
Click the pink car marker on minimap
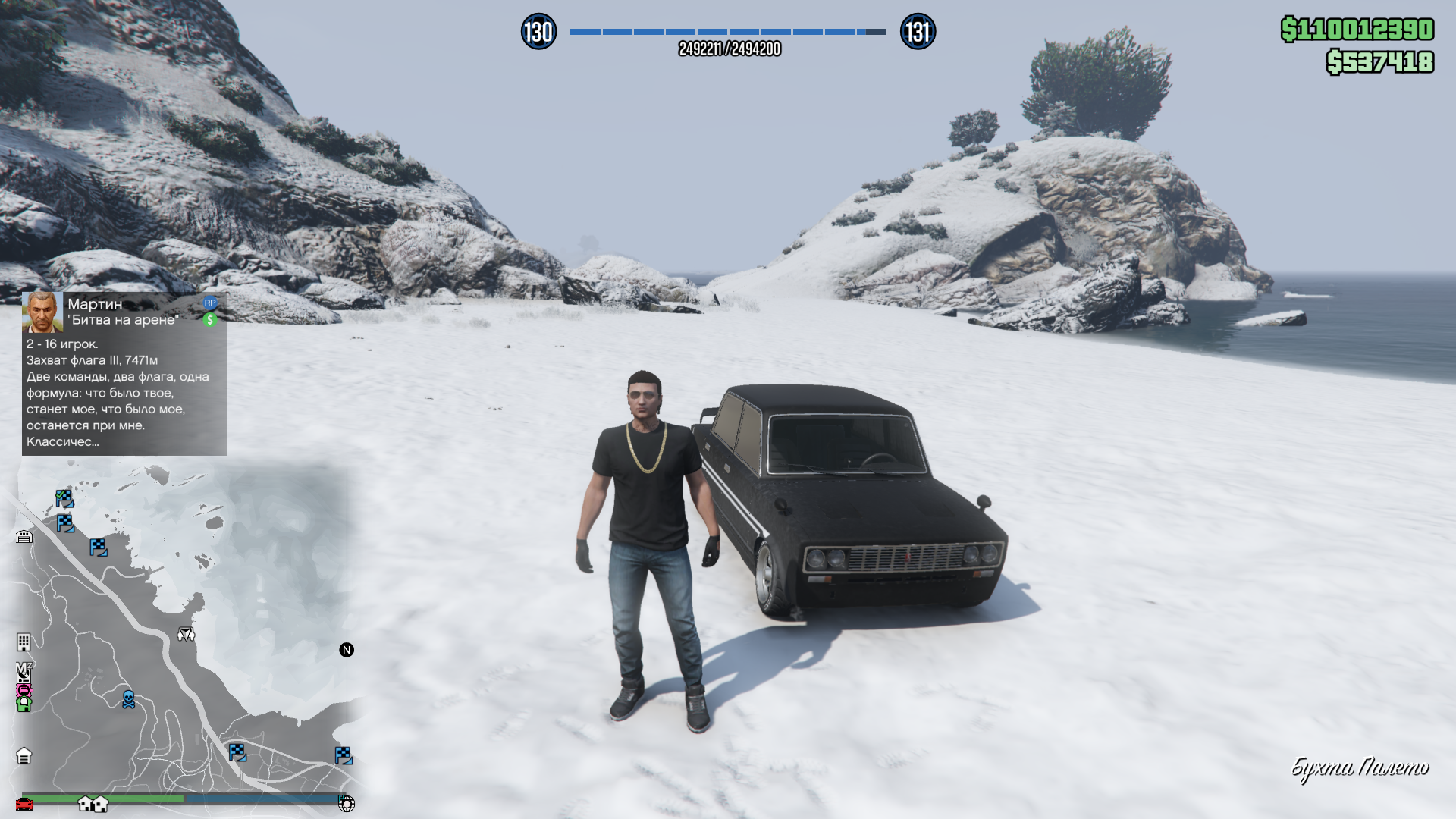[24, 689]
